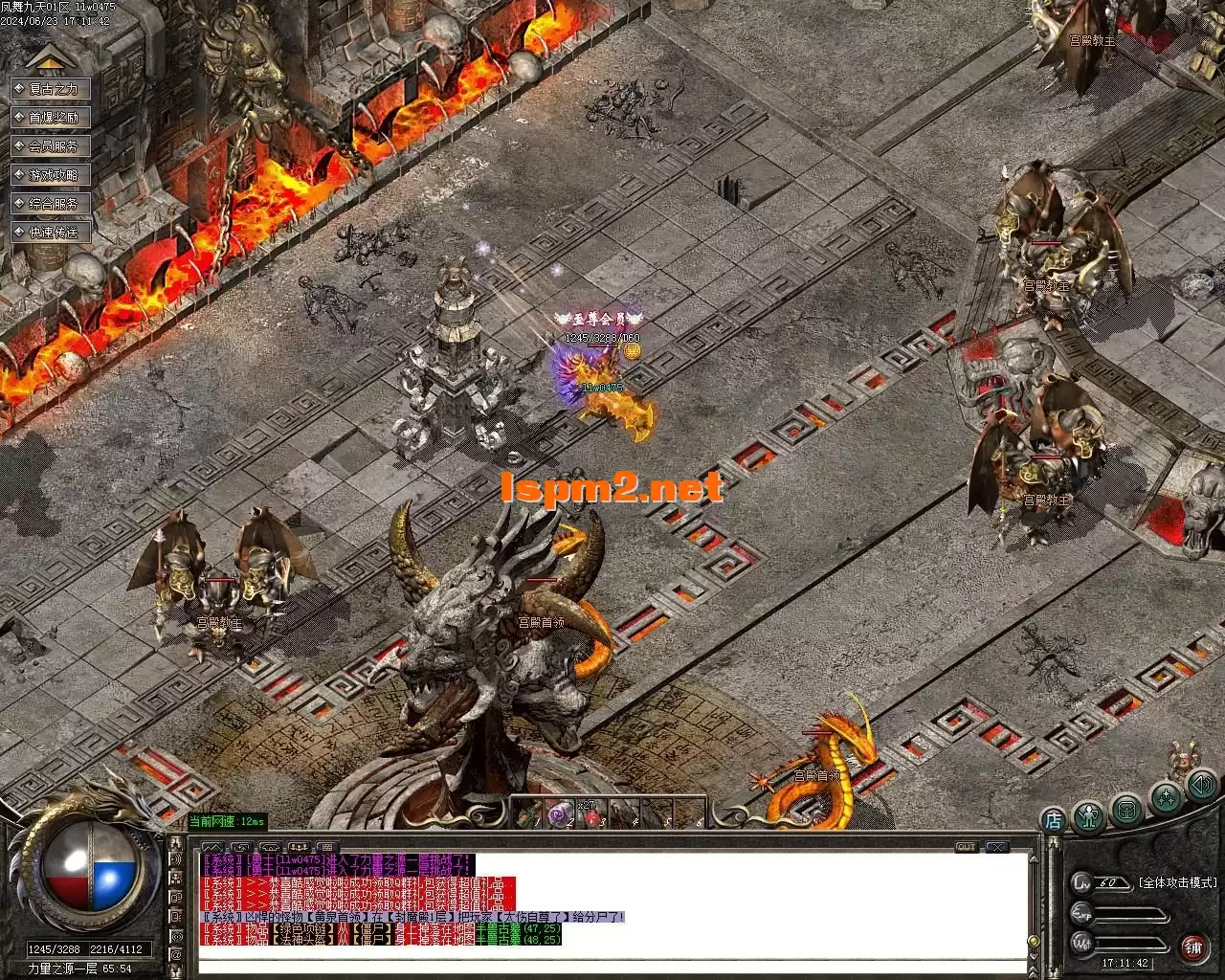This screenshot has height=980, width=1225.
Task: Open 会员服务 member services
Action: [x=52, y=146]
